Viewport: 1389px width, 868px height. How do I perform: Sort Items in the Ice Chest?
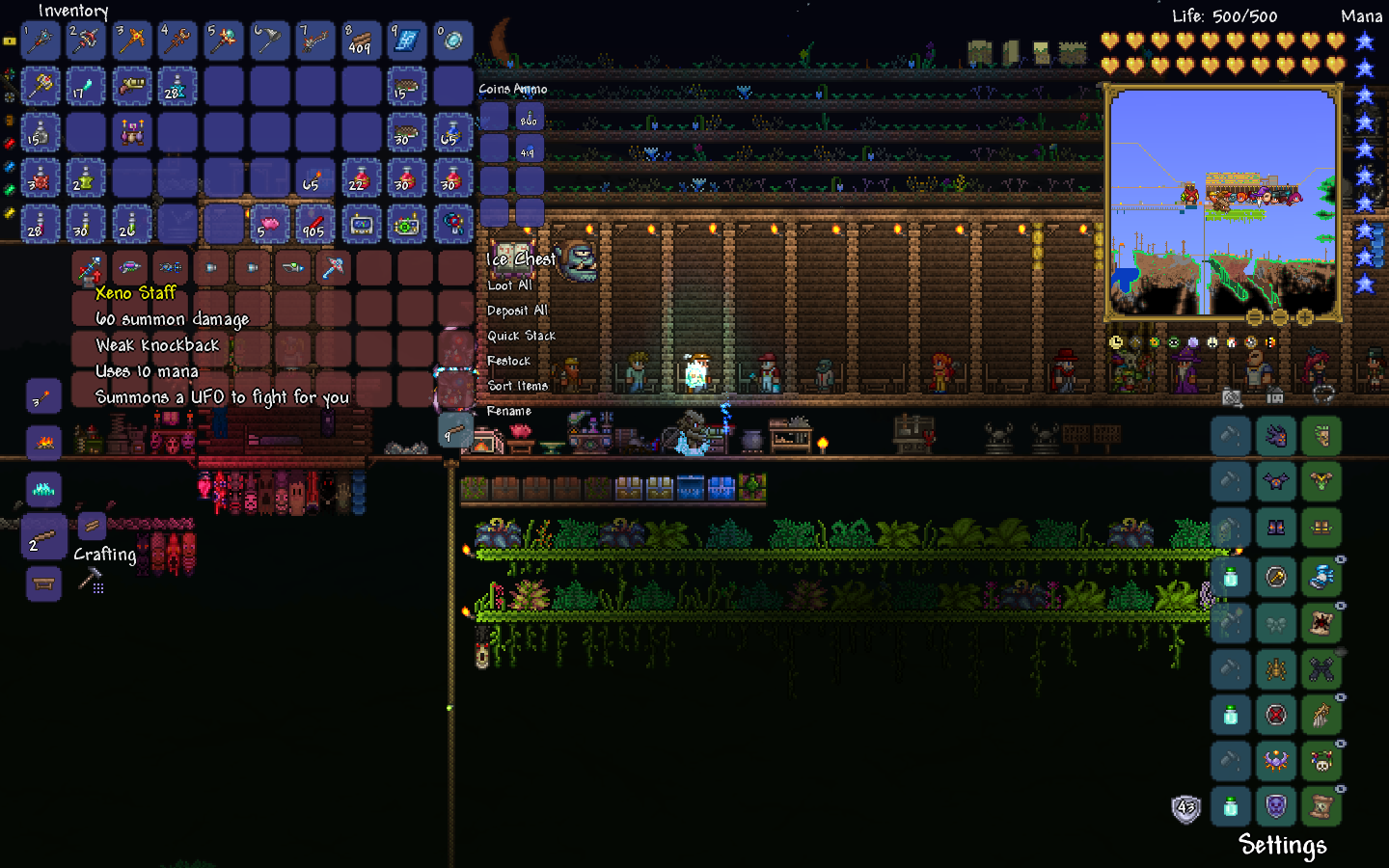pos(517,386)
